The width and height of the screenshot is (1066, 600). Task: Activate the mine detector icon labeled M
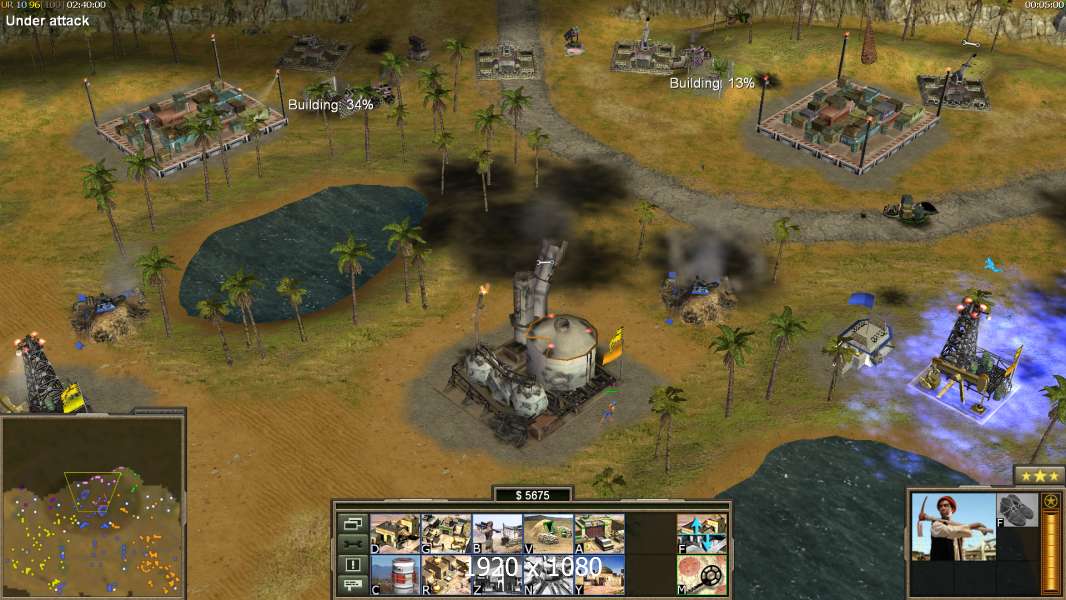point(702,575)
